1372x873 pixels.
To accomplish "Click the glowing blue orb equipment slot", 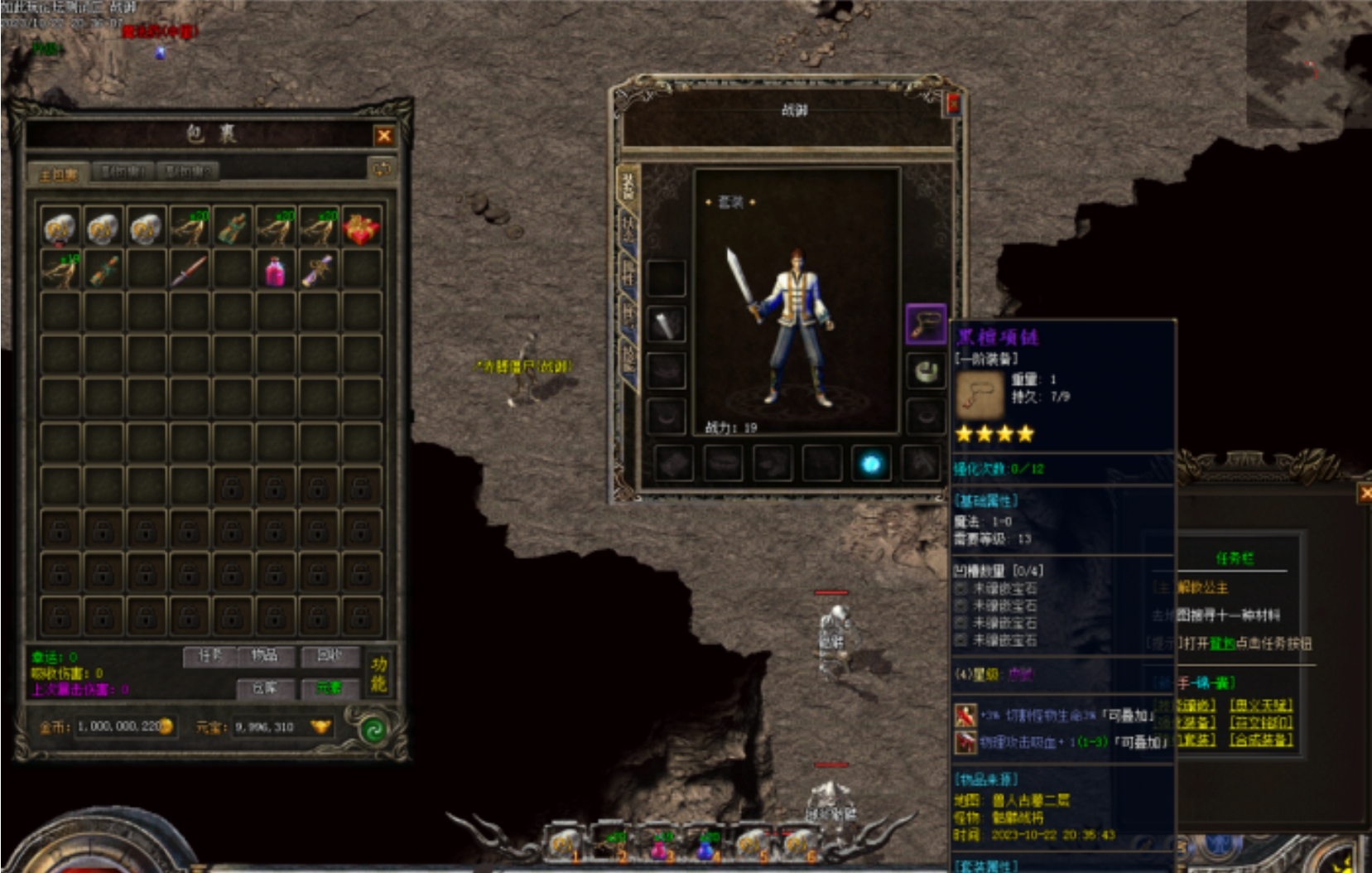I will (x=870, y=464).
